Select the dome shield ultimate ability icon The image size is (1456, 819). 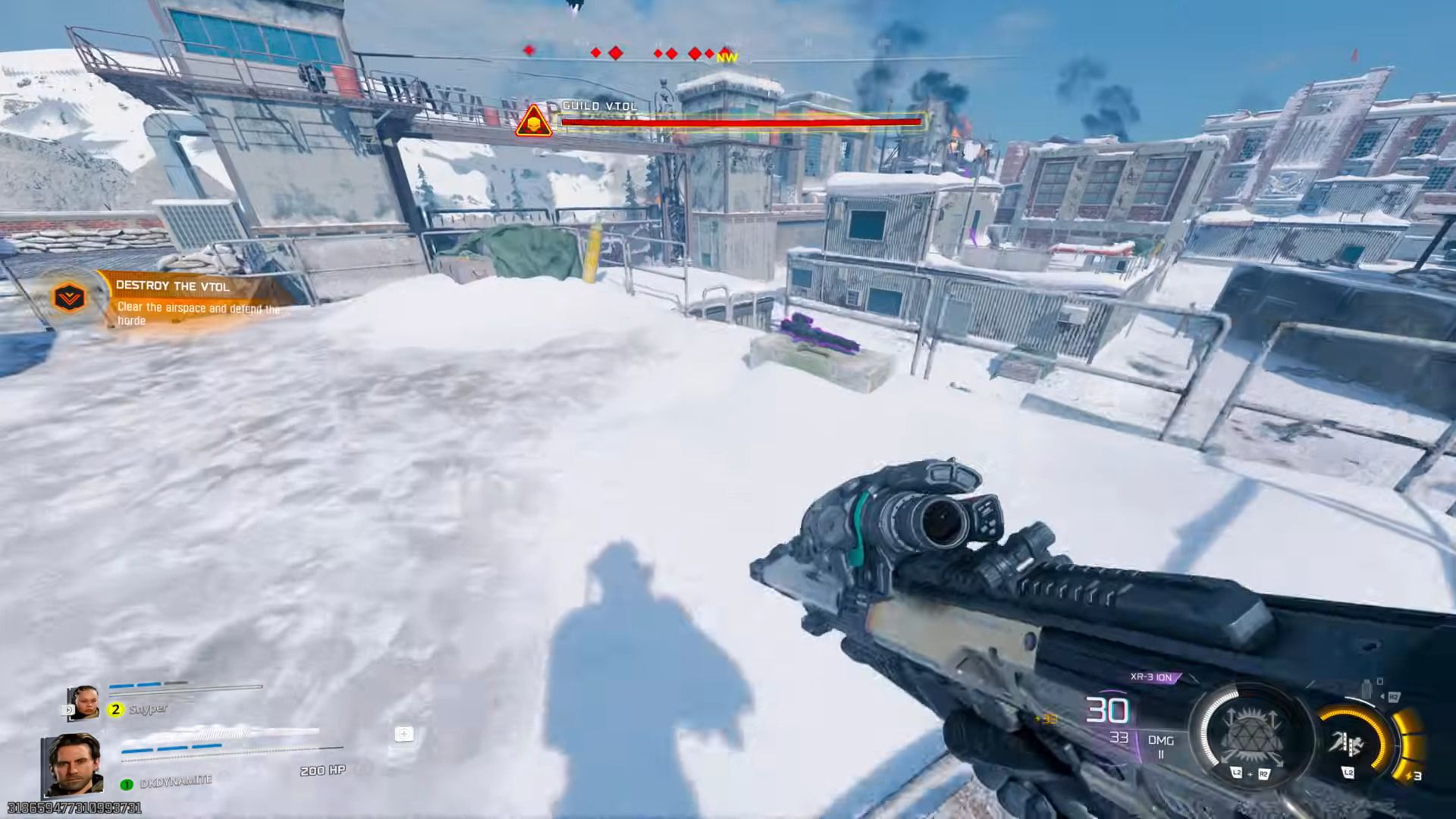click(x=1253, y=735)
